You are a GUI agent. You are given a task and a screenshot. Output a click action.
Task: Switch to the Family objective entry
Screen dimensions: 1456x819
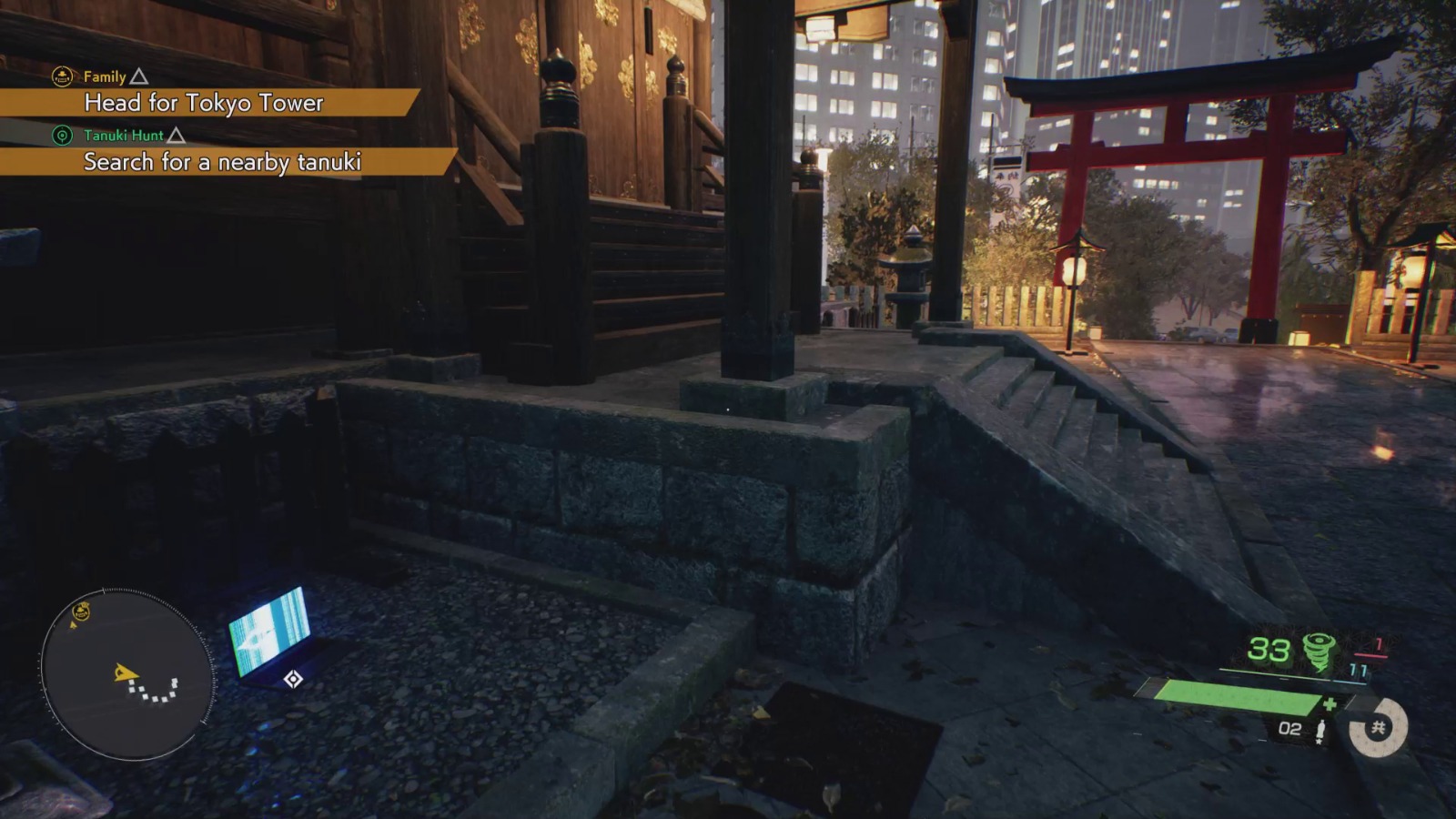103,76
